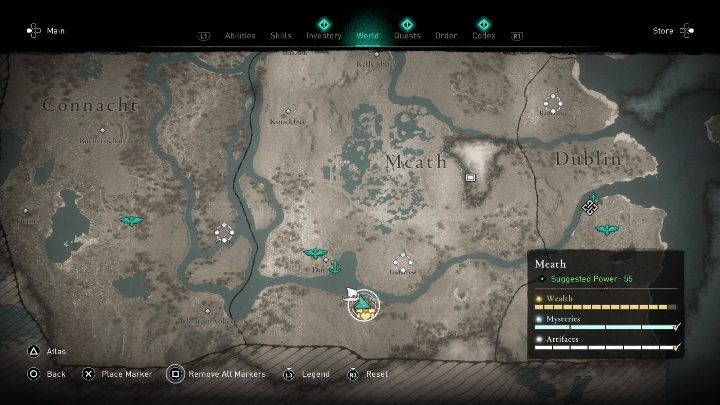720x405 pixels.
Task: Select the eagle viewpoint marker in Dublin
Action: (x=604, y=229)
